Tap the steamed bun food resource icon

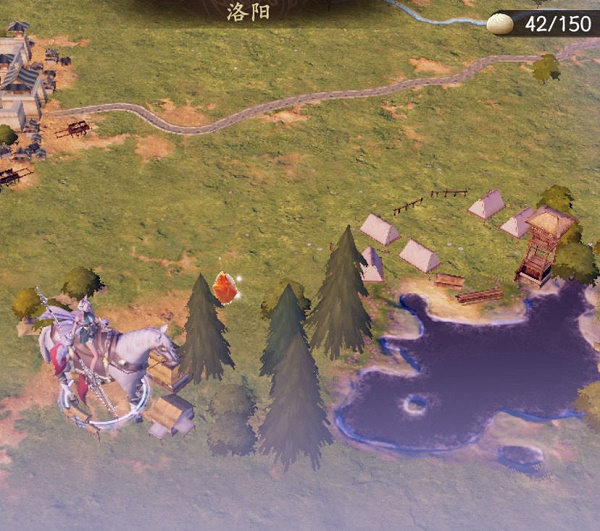click(500, 23)
